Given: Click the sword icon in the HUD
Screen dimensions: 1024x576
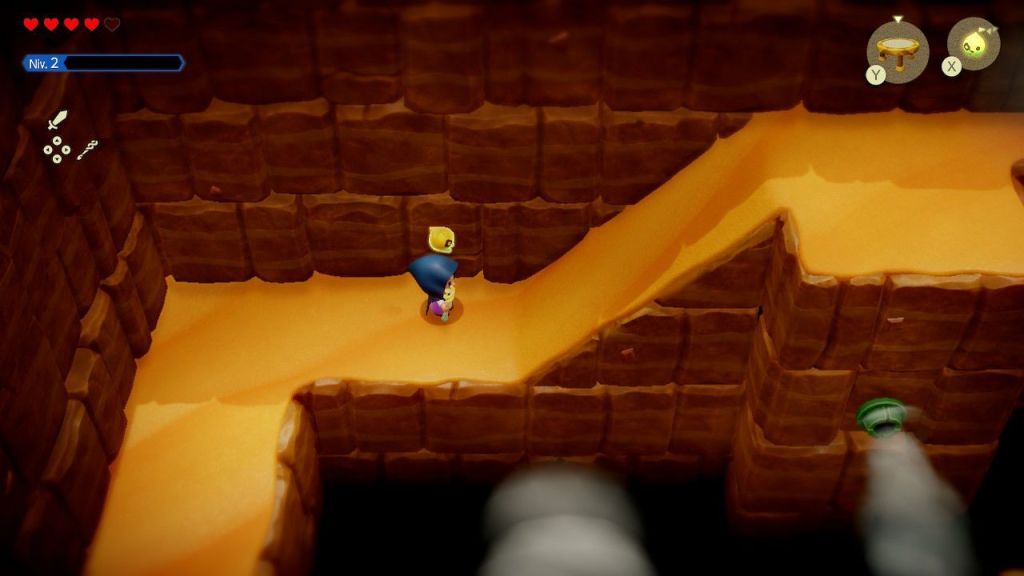Looking at the screenshot, I should (58, 122).
